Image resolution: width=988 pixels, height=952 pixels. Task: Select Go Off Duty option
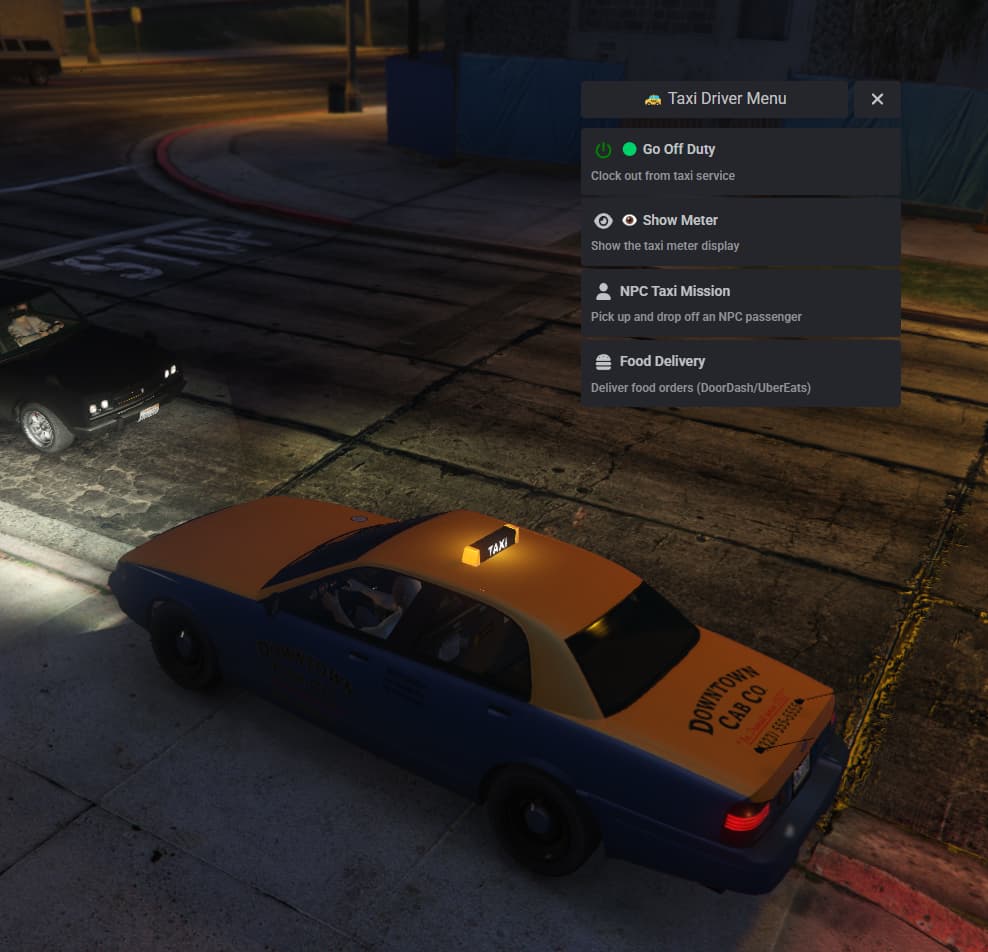(x=740, y=161)
